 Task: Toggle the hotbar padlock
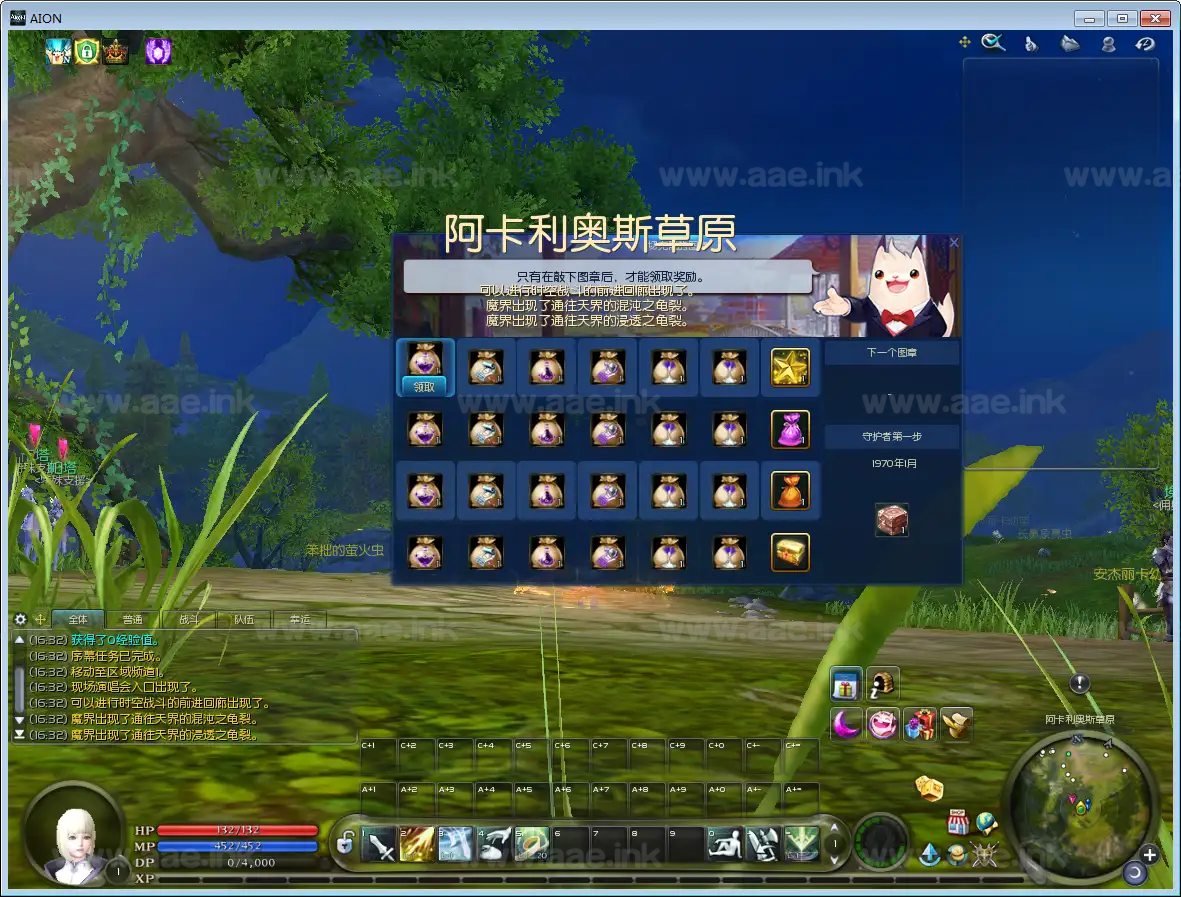[x=345, y=845]
